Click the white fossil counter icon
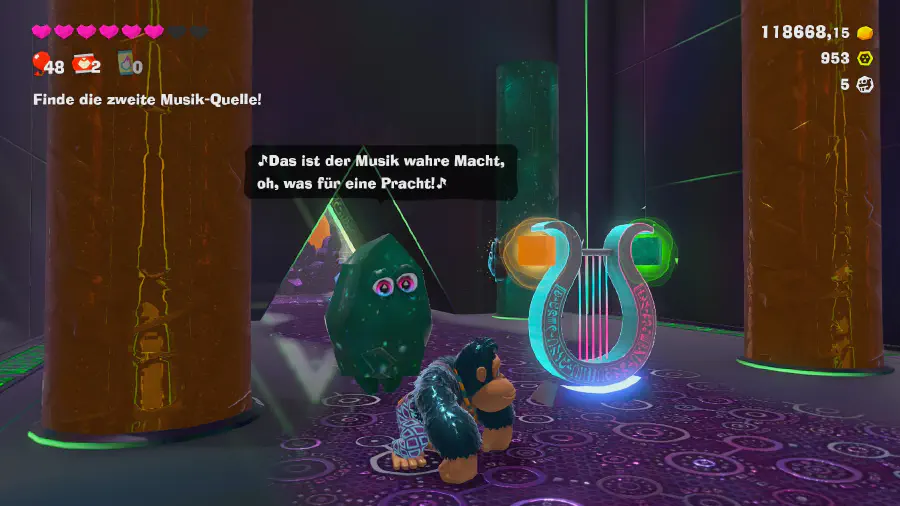The width and height of the screenshot is (900, 506). click(865, 84)
